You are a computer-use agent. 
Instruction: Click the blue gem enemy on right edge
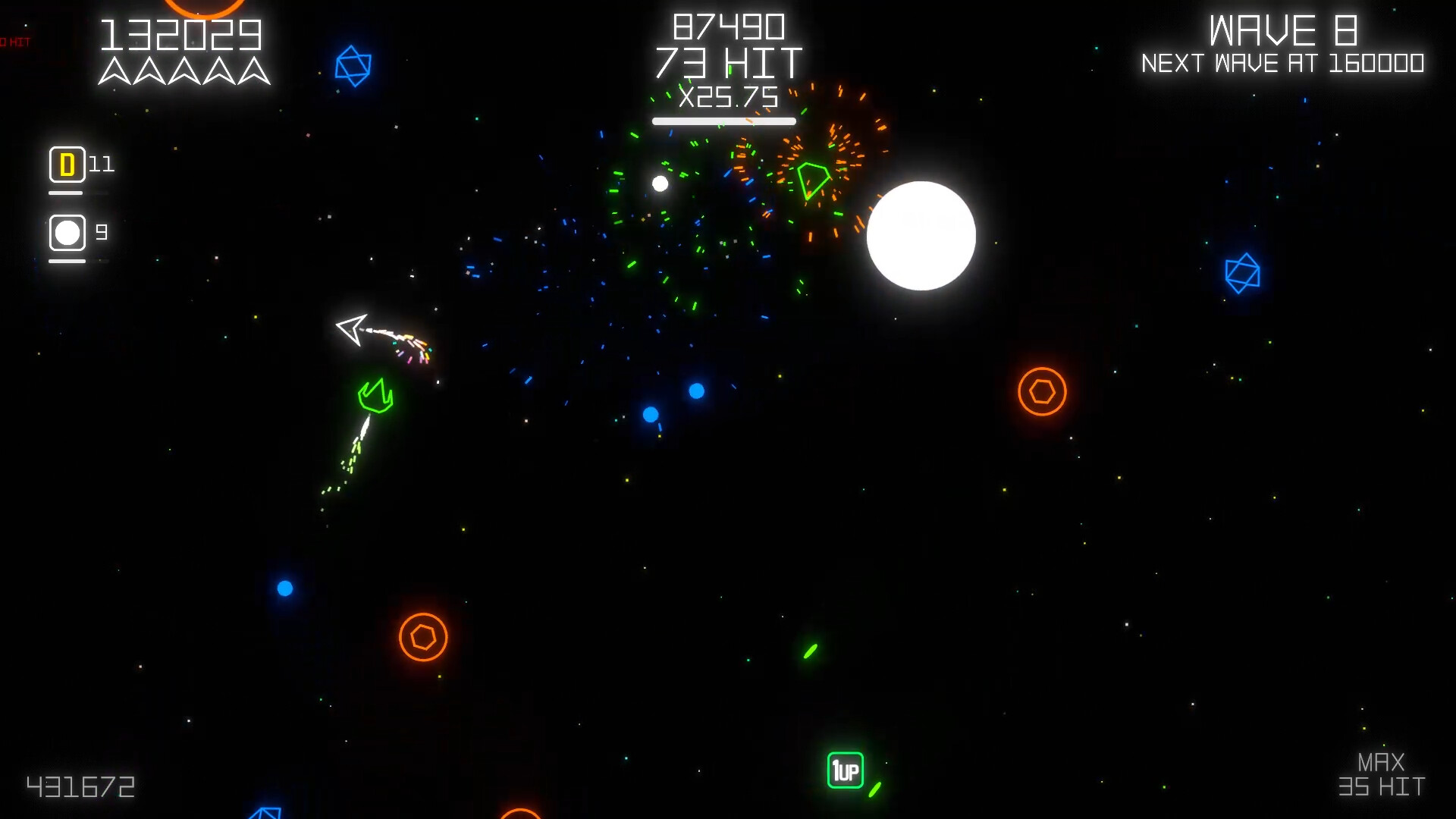(1241, 273)
